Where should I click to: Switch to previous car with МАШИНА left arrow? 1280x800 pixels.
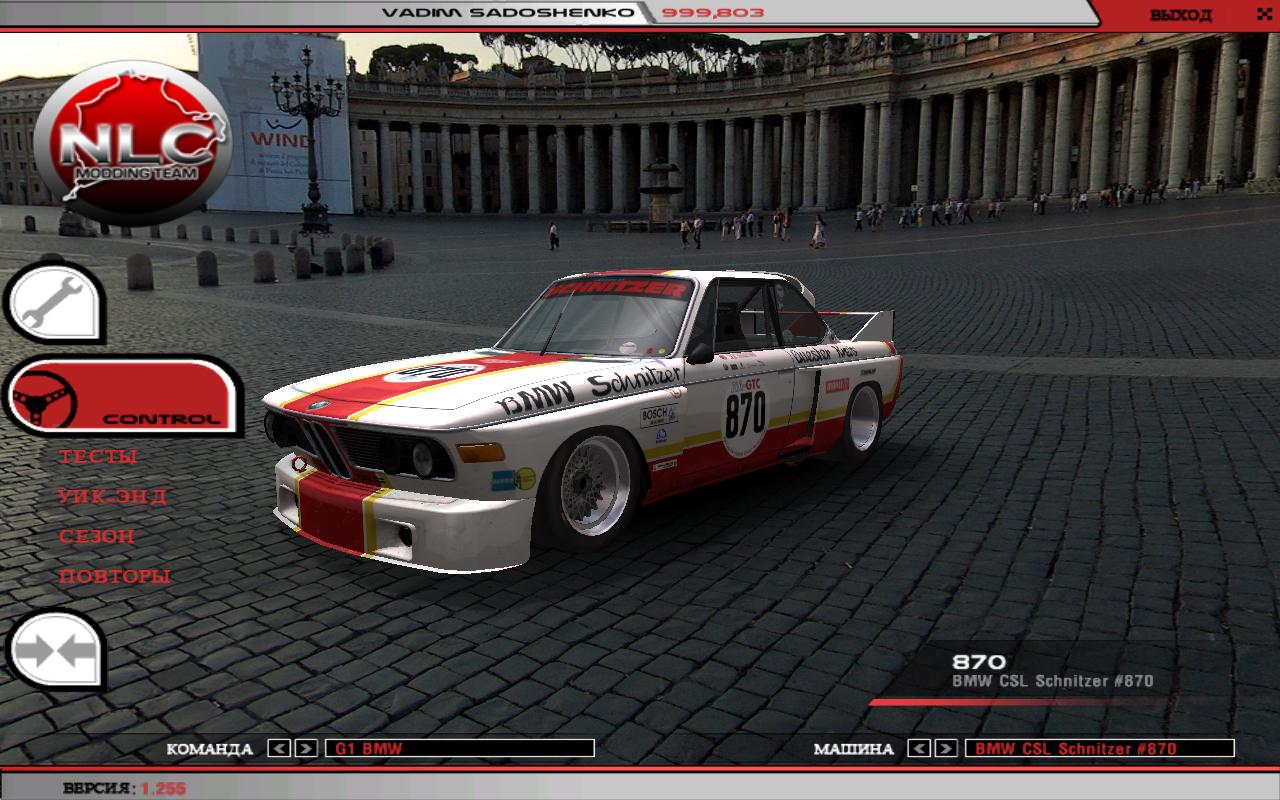pos(920,748)
